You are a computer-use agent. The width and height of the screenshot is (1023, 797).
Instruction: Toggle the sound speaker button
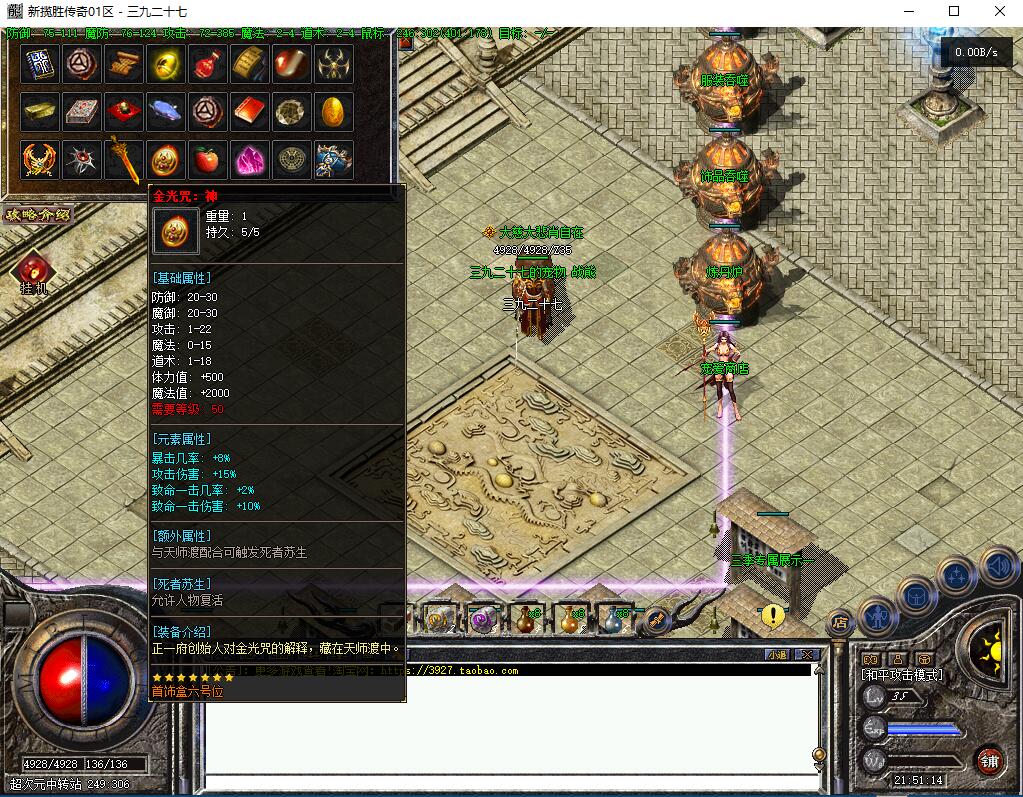pos(998,566)
